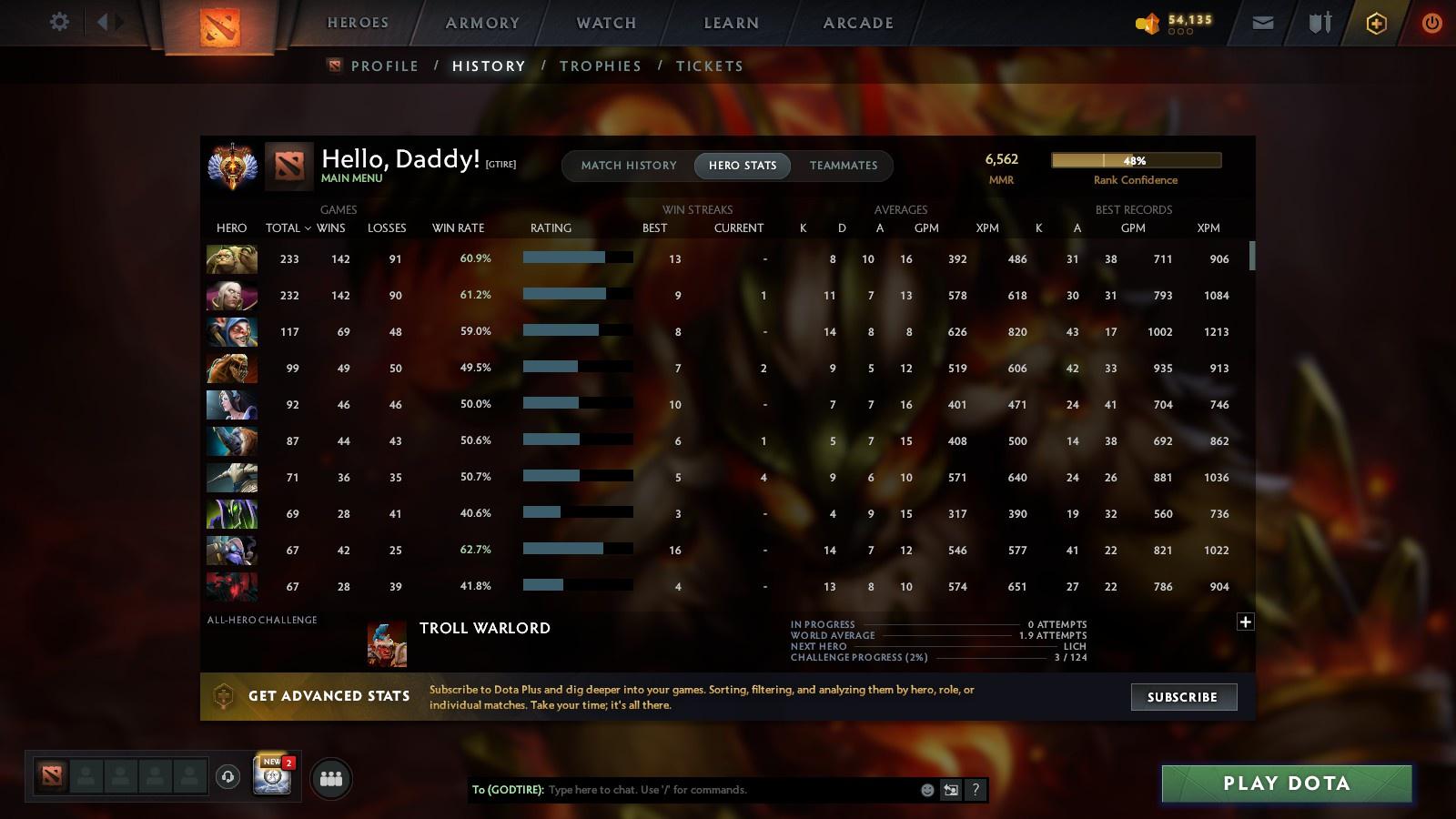Open the Trophies page
This screenshot has width=1456, height=819.
601,66
